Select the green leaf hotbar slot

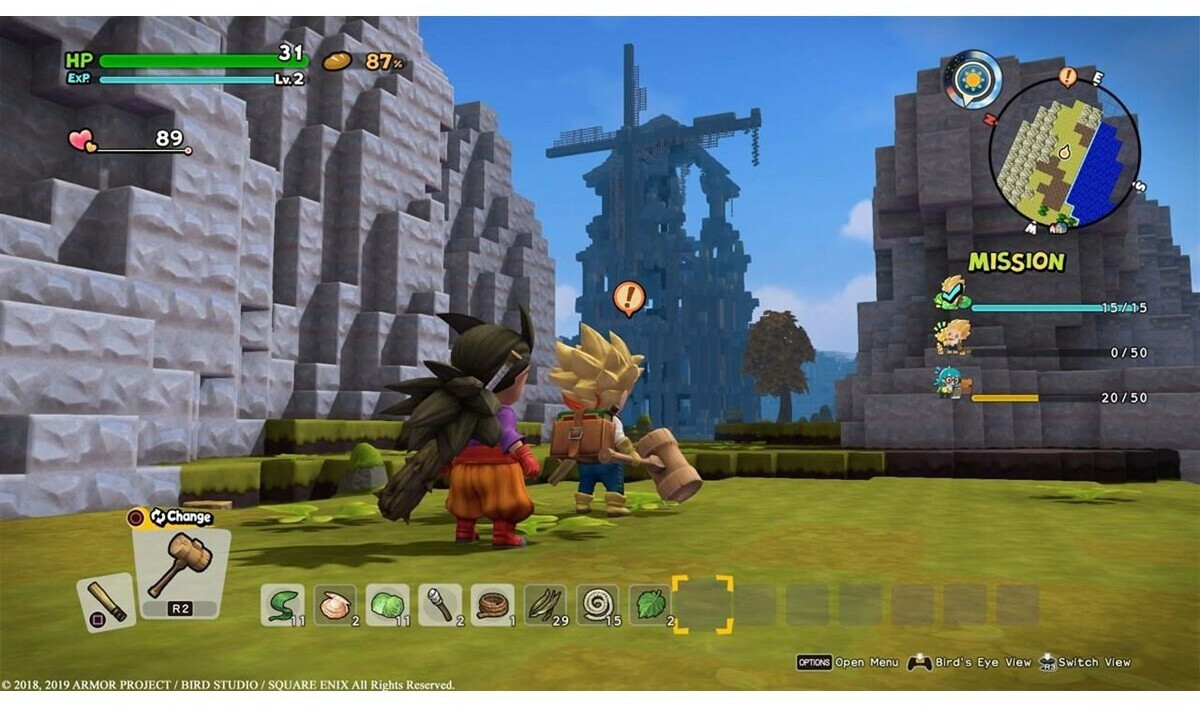click(x=650, y=604)
